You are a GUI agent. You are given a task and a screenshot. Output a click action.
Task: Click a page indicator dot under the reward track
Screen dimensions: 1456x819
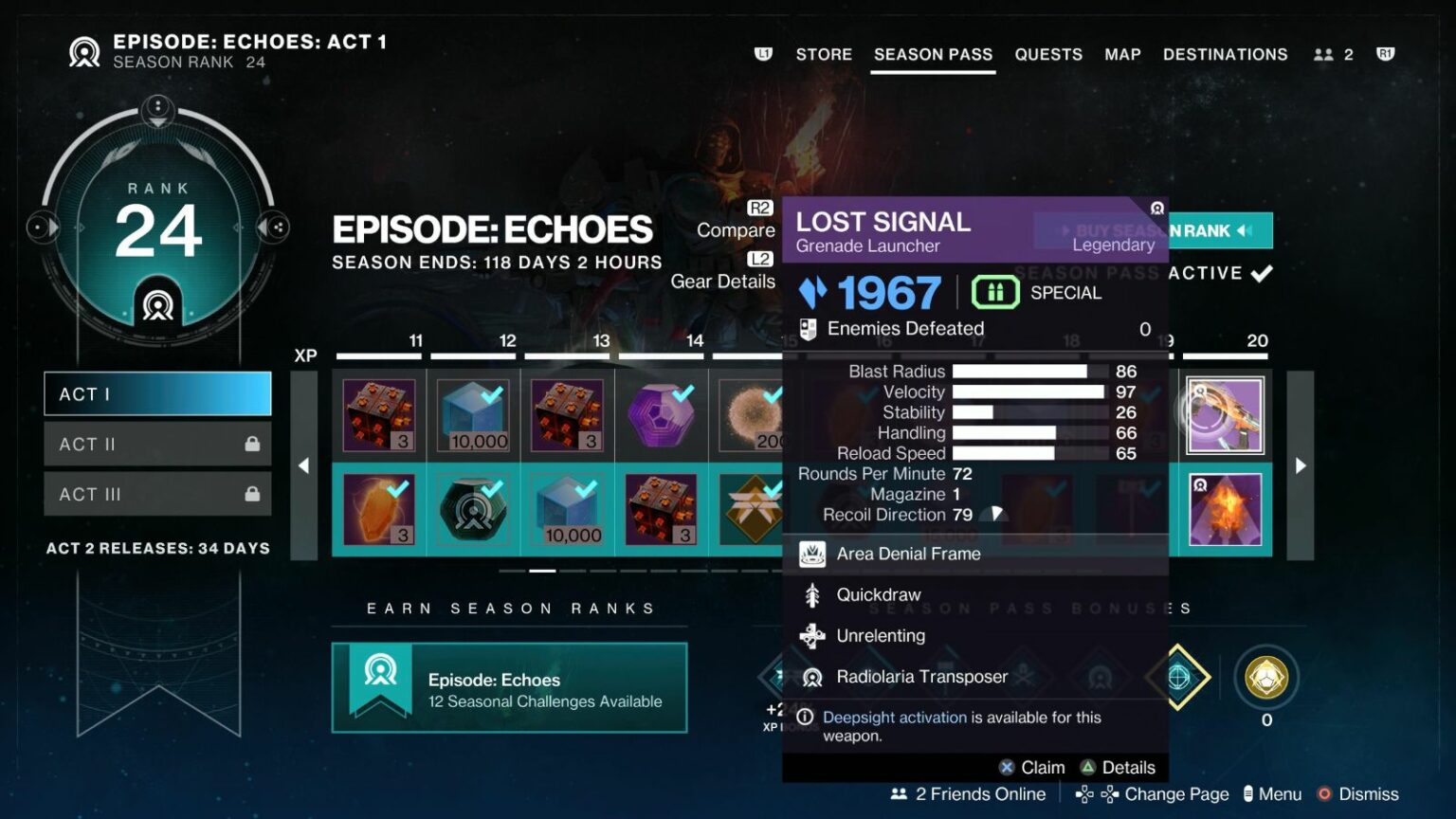(x=541, y=571)
